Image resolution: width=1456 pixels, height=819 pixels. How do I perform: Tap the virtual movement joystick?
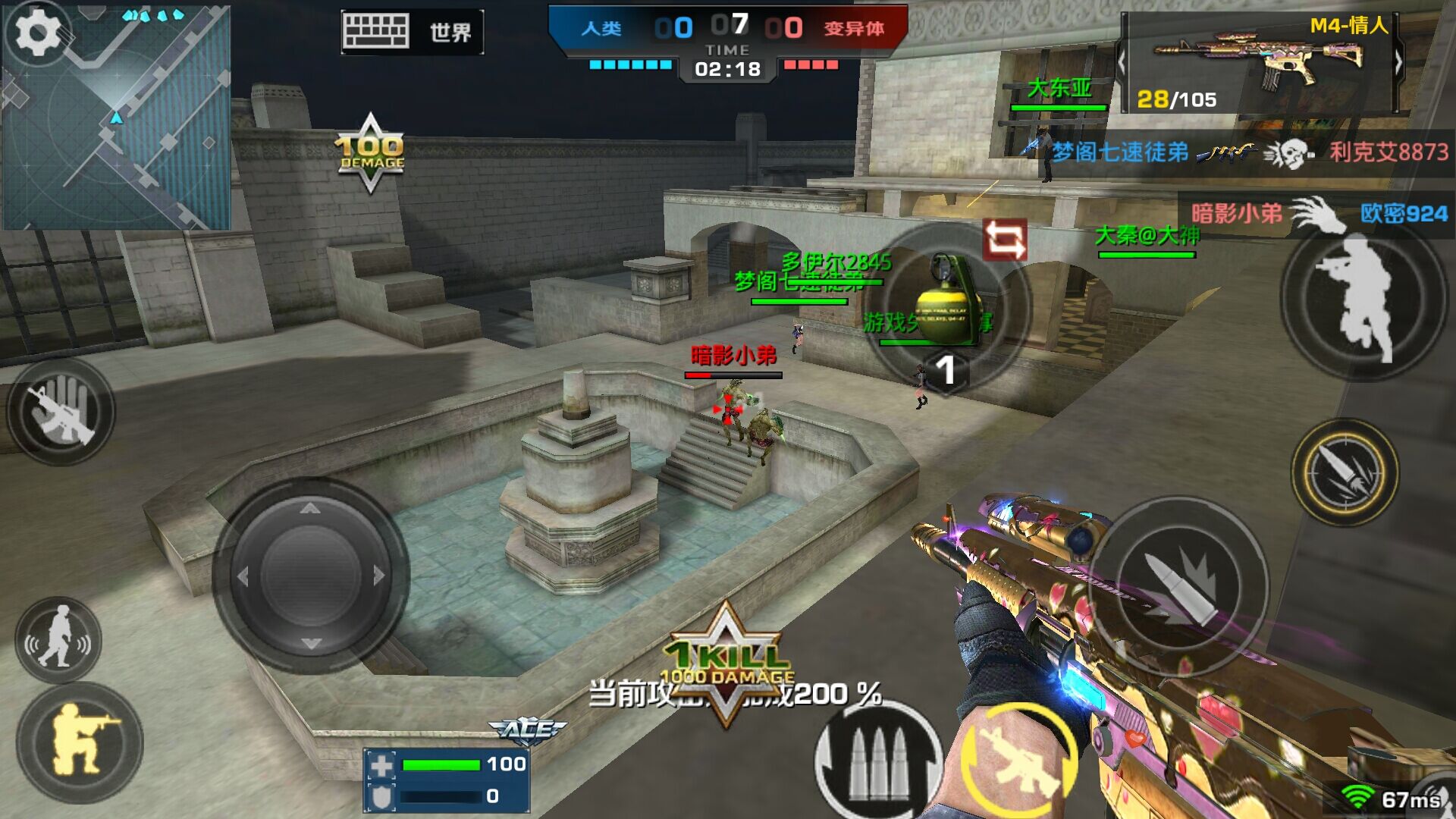coord(310,576)
